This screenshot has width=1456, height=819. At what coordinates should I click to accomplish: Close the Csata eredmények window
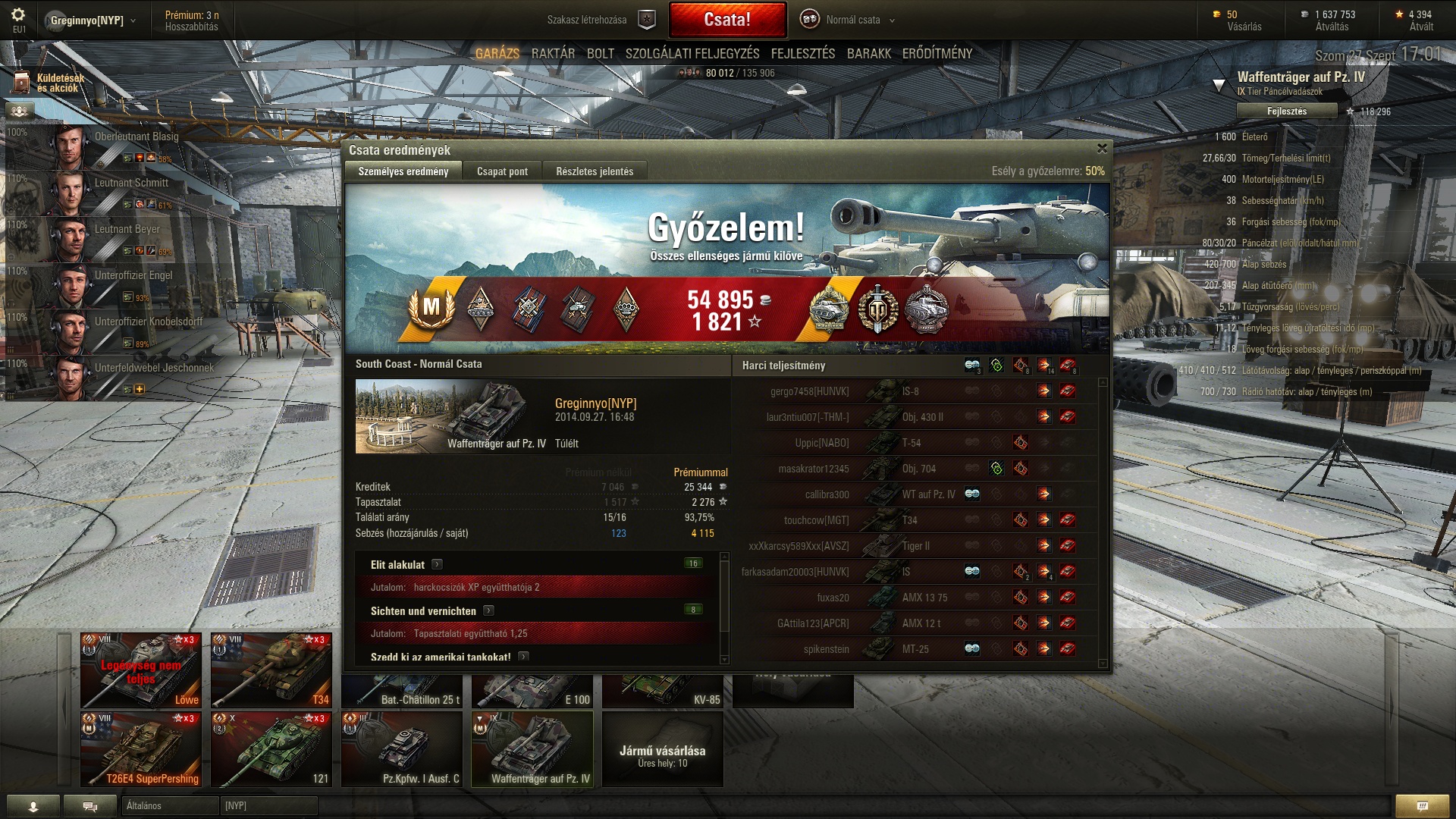1102,149
